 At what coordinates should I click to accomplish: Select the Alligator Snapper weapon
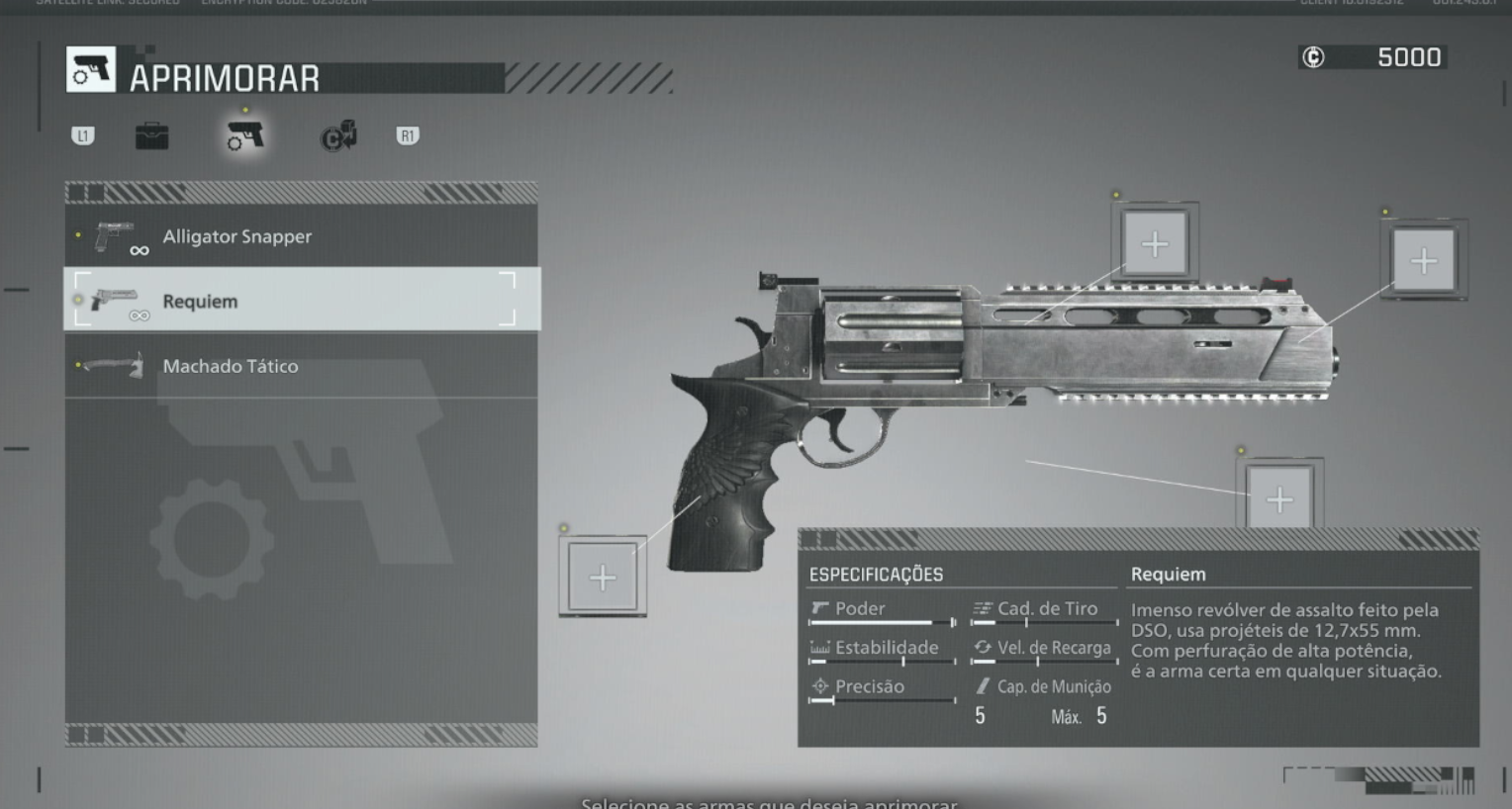pyautogui.click(x=301, y=236)
